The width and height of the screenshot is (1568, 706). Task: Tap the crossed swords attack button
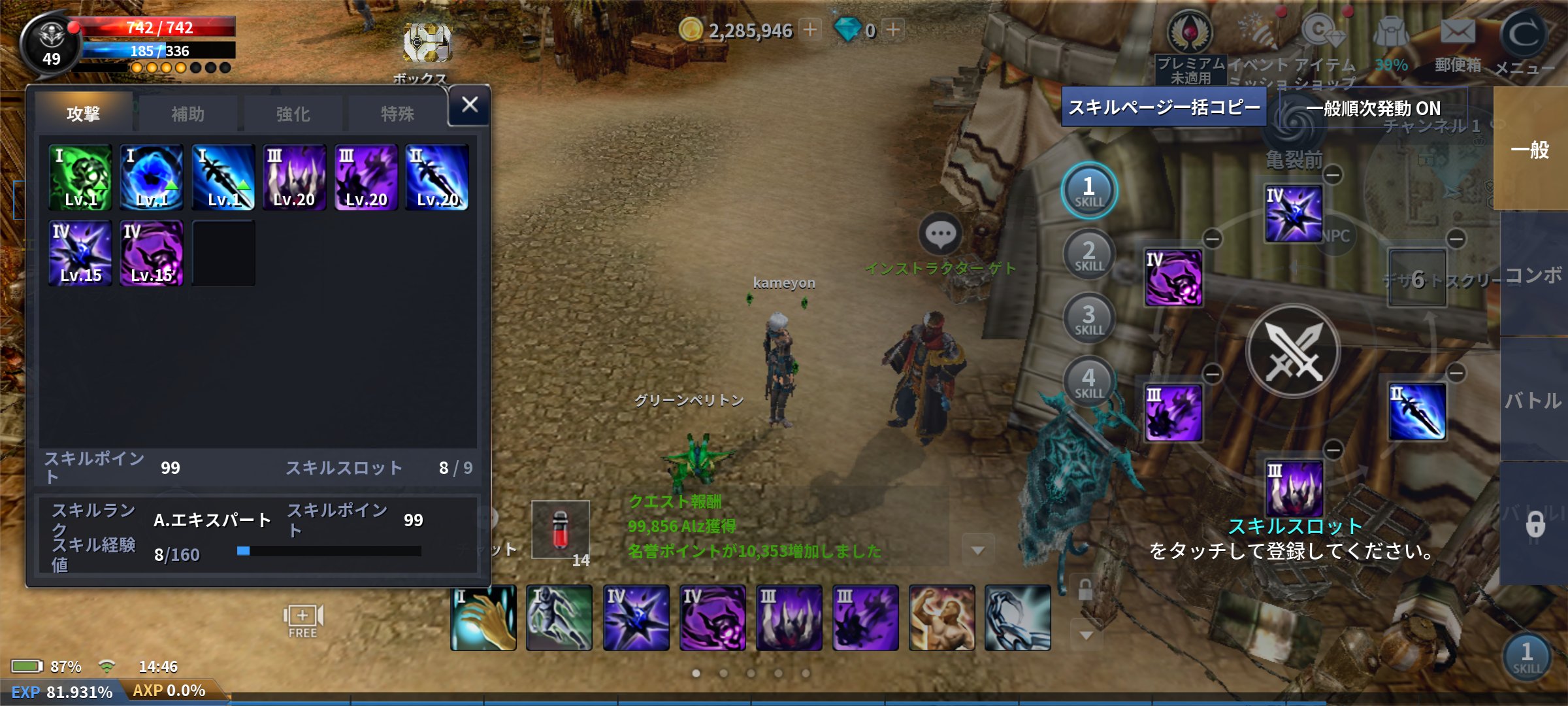pos(1293,351)
